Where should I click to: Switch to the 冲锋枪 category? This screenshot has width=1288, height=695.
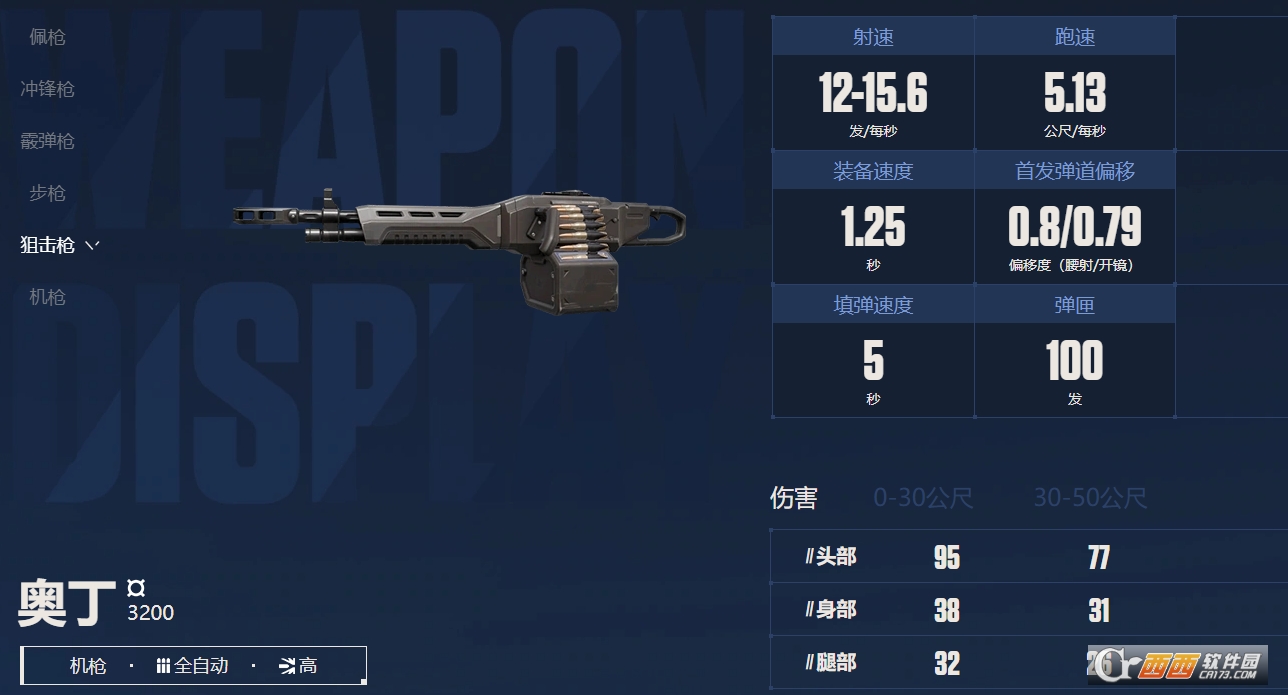click(47, 89)
